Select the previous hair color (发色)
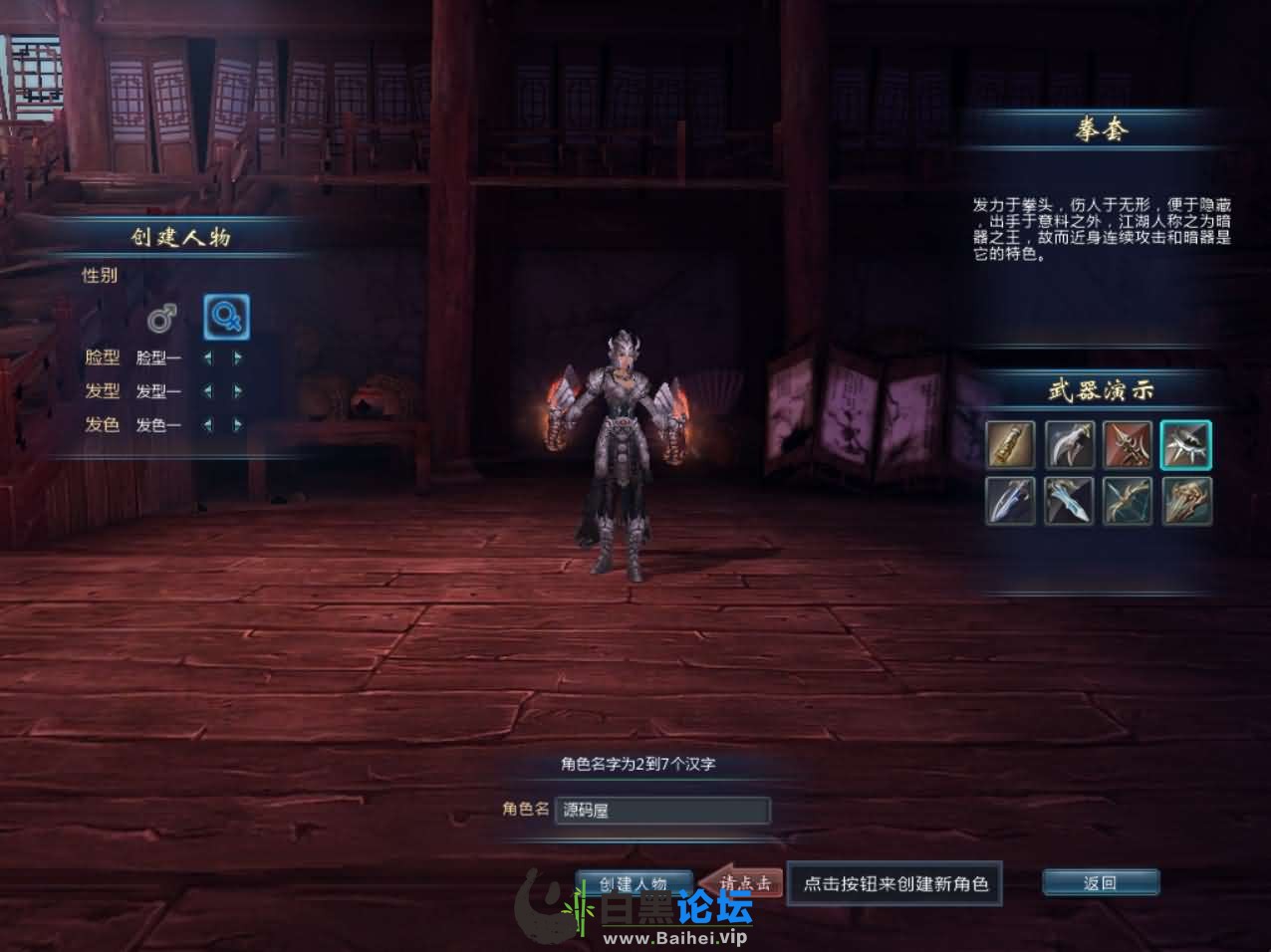This screenshot has width=1271, height=952. [x=208, y=425]
